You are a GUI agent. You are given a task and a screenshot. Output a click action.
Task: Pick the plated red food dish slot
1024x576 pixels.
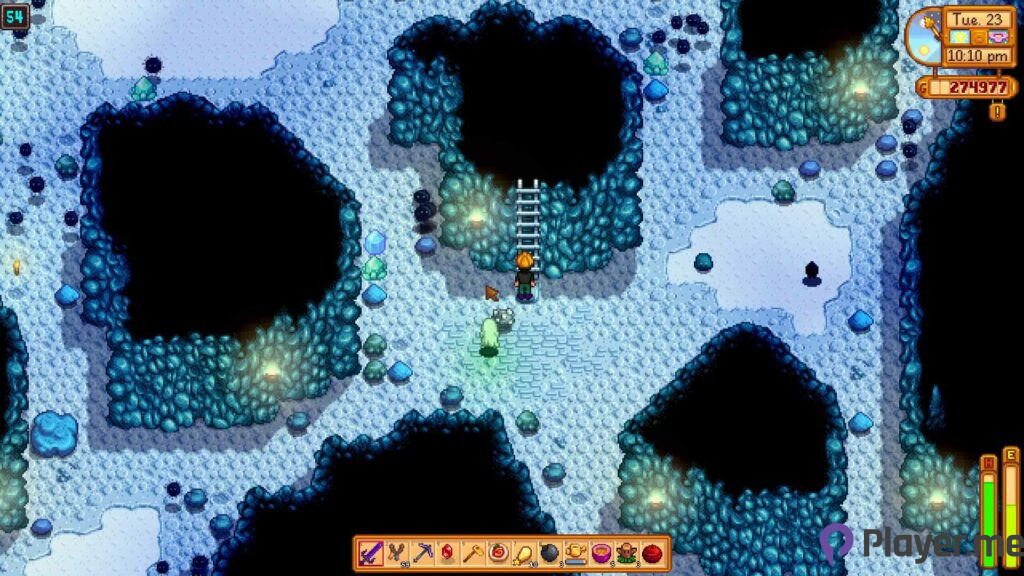[497, 553]
